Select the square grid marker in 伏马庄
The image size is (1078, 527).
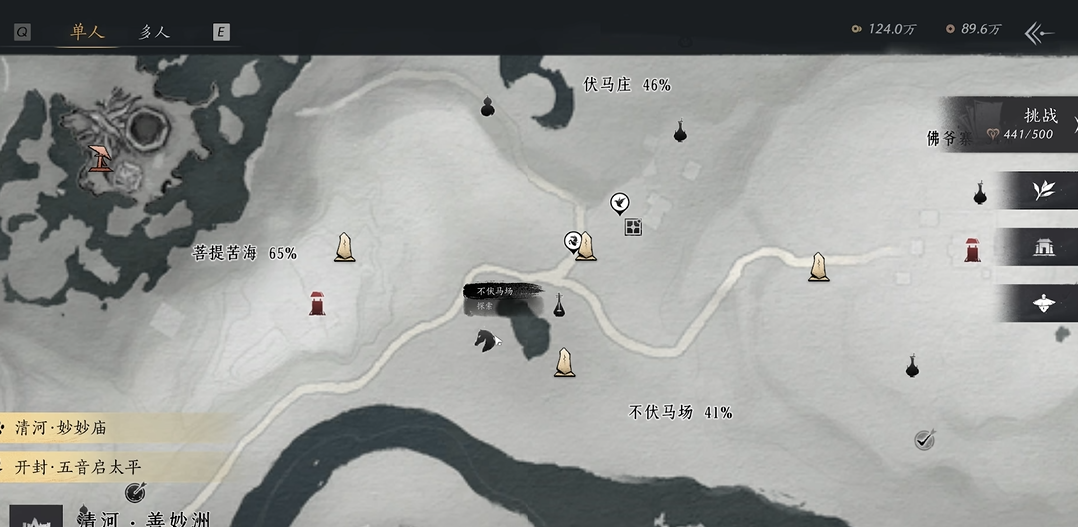coord(633,228)
